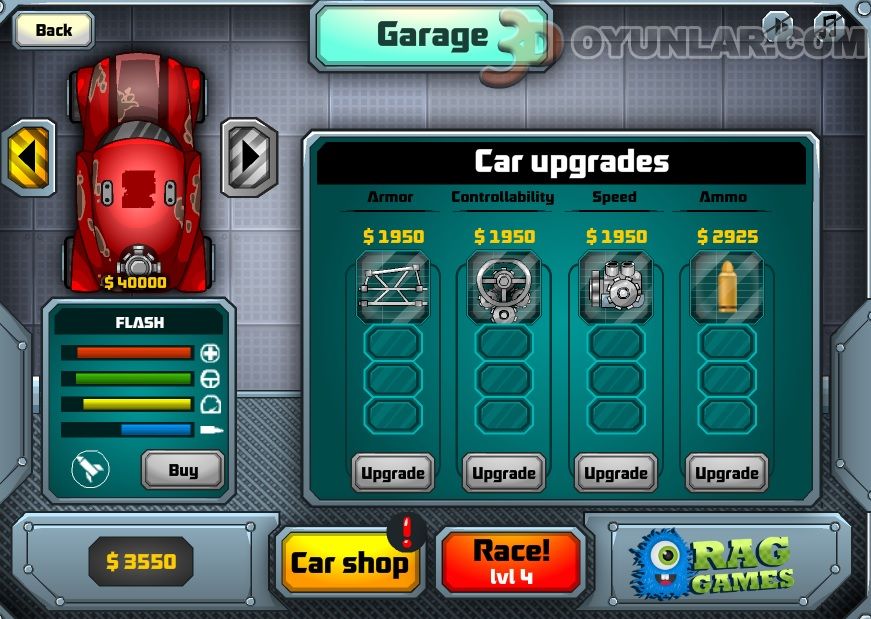This screenshot has width=871, height=619.
Task: Select the rocket weapon icon
Action: pos(90,470)
